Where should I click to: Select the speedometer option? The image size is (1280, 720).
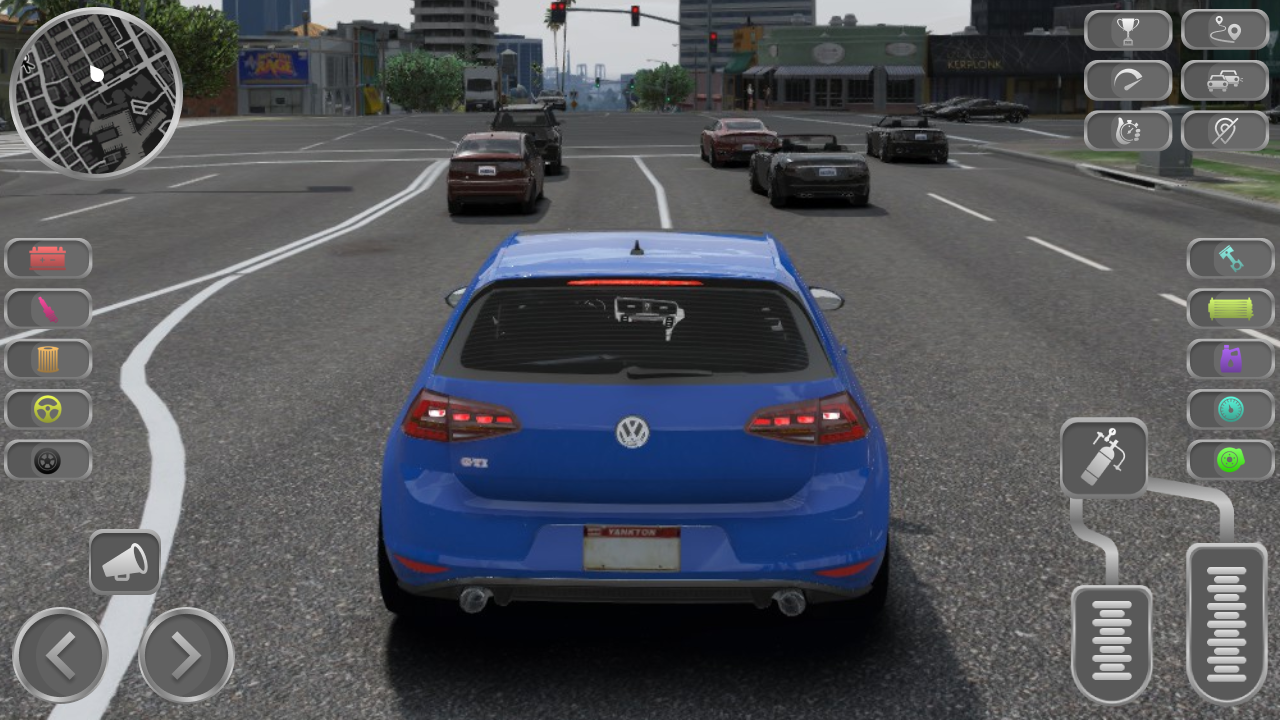coord(1128,80)
